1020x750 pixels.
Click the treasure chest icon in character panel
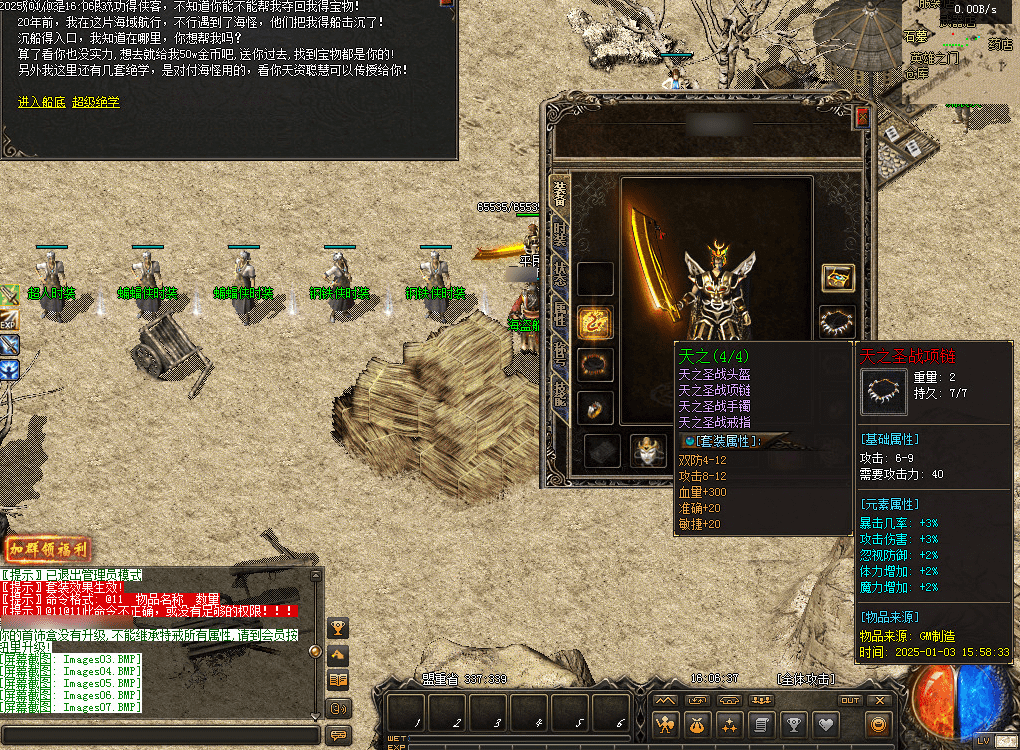coord(837,277)
